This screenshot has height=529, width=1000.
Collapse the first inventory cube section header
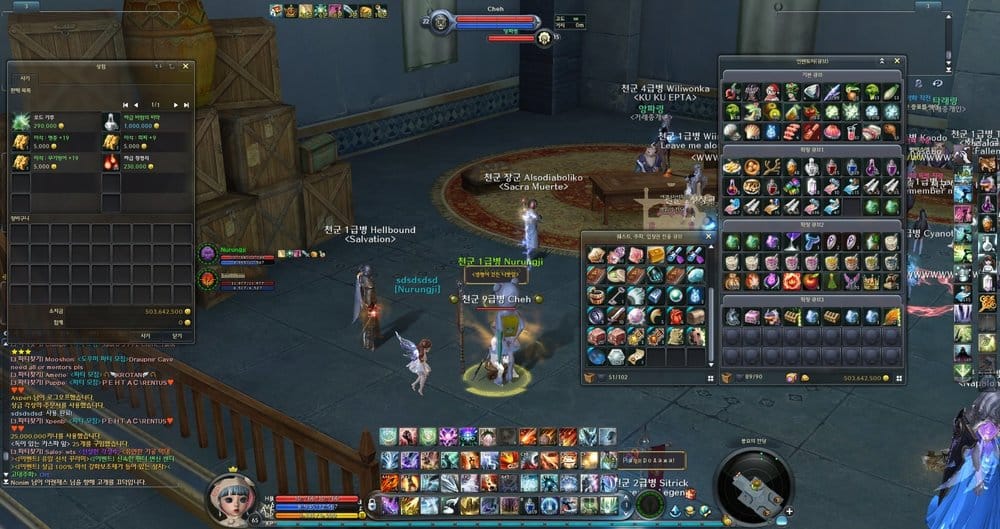812,75
